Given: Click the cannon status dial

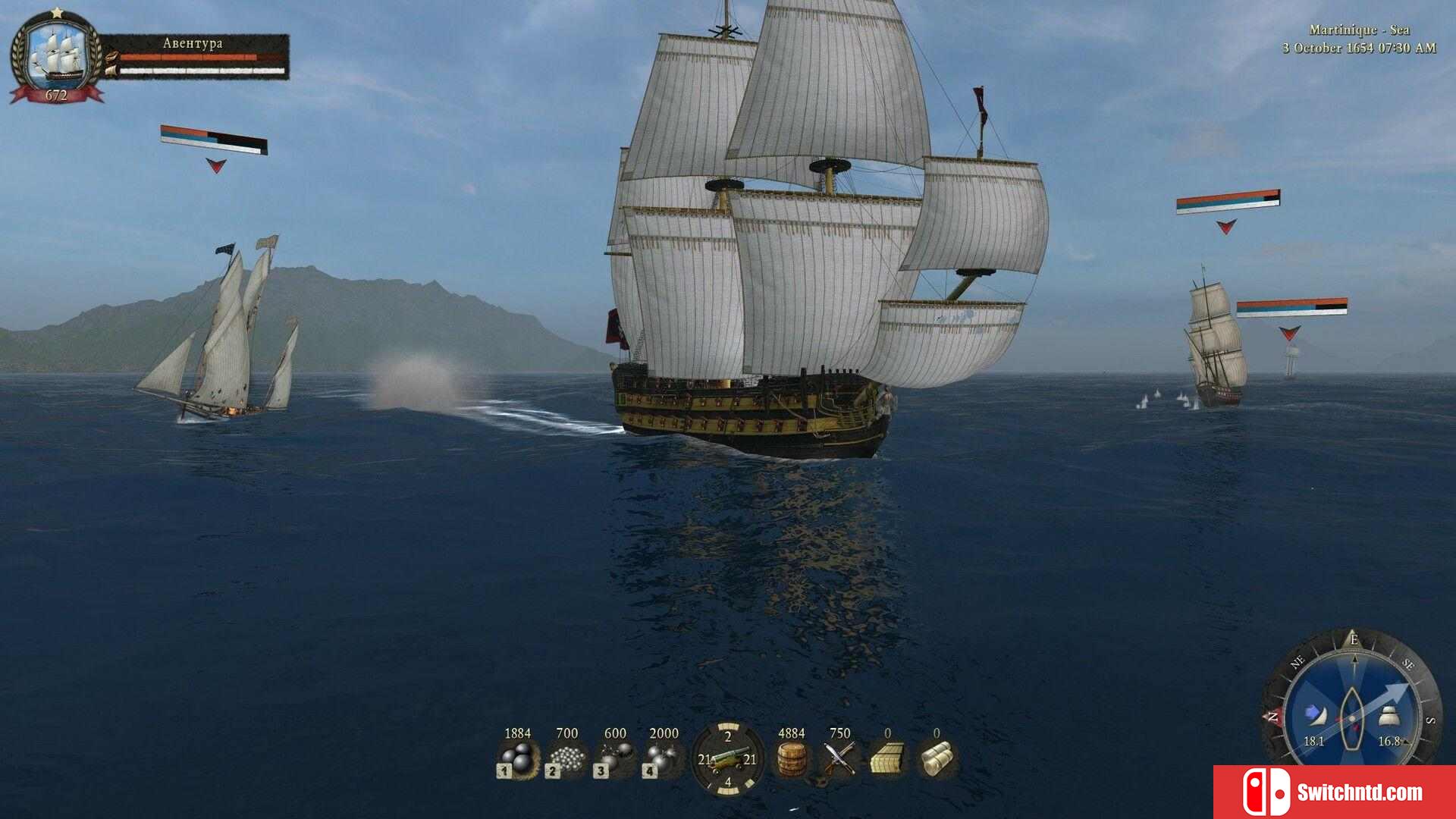Looking at the screenshot, I should 727,759.
